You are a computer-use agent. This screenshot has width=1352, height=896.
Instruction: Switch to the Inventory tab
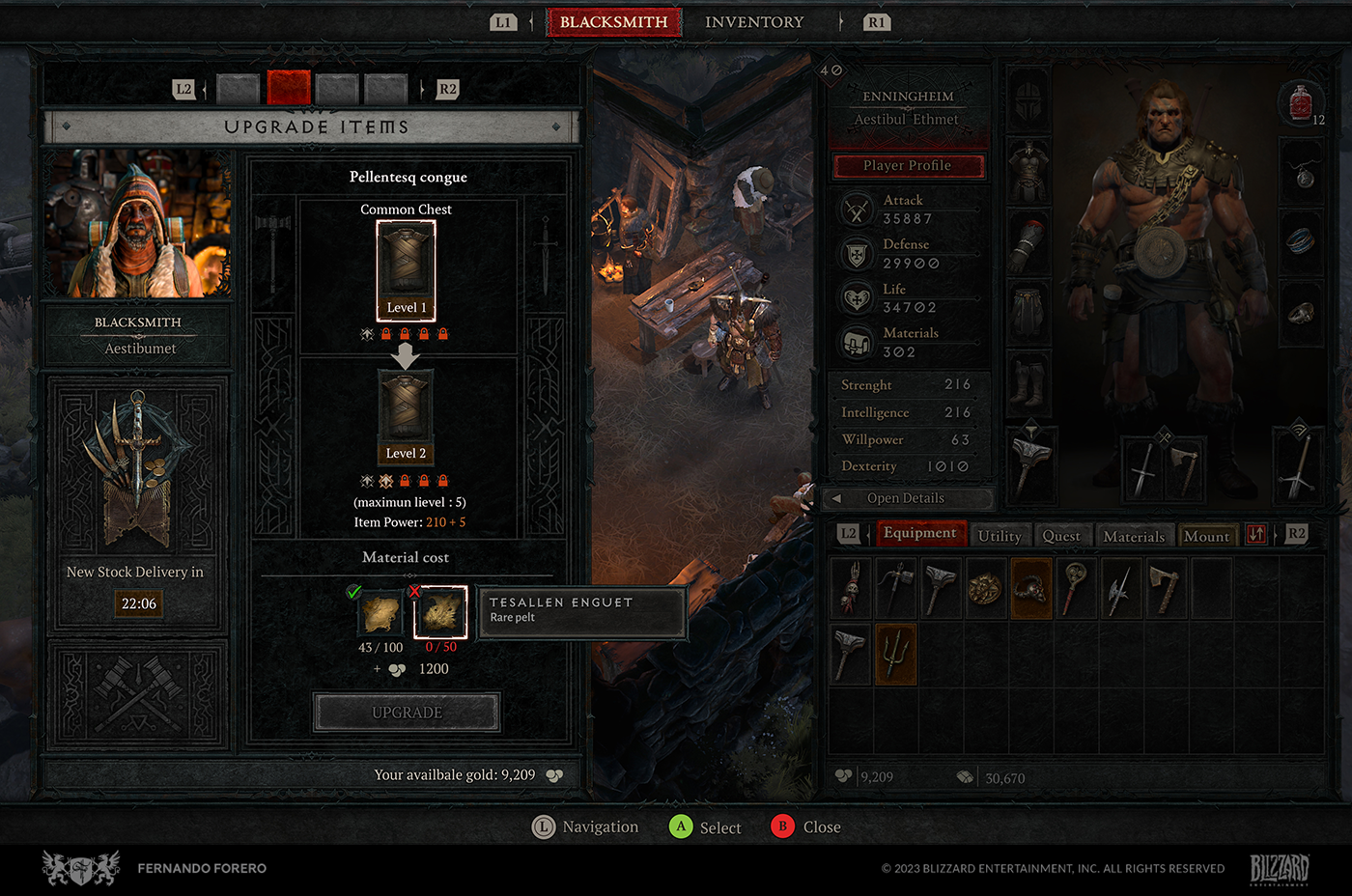[753, 22]
